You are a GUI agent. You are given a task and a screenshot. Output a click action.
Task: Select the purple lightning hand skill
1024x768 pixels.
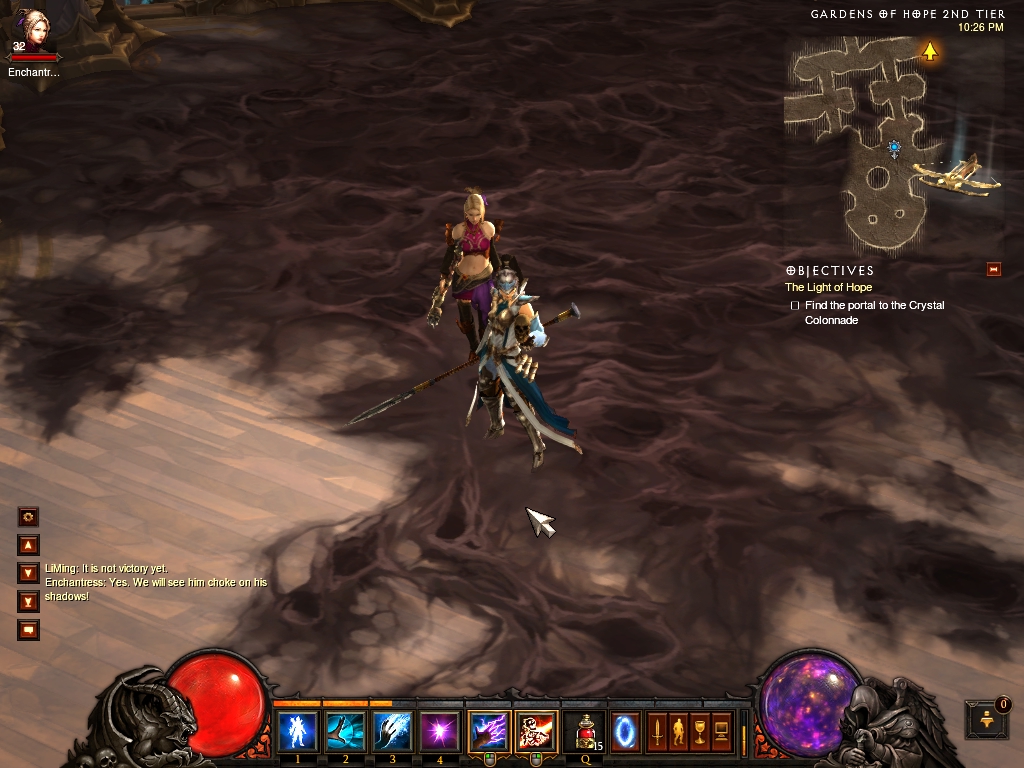pos(489,731)
